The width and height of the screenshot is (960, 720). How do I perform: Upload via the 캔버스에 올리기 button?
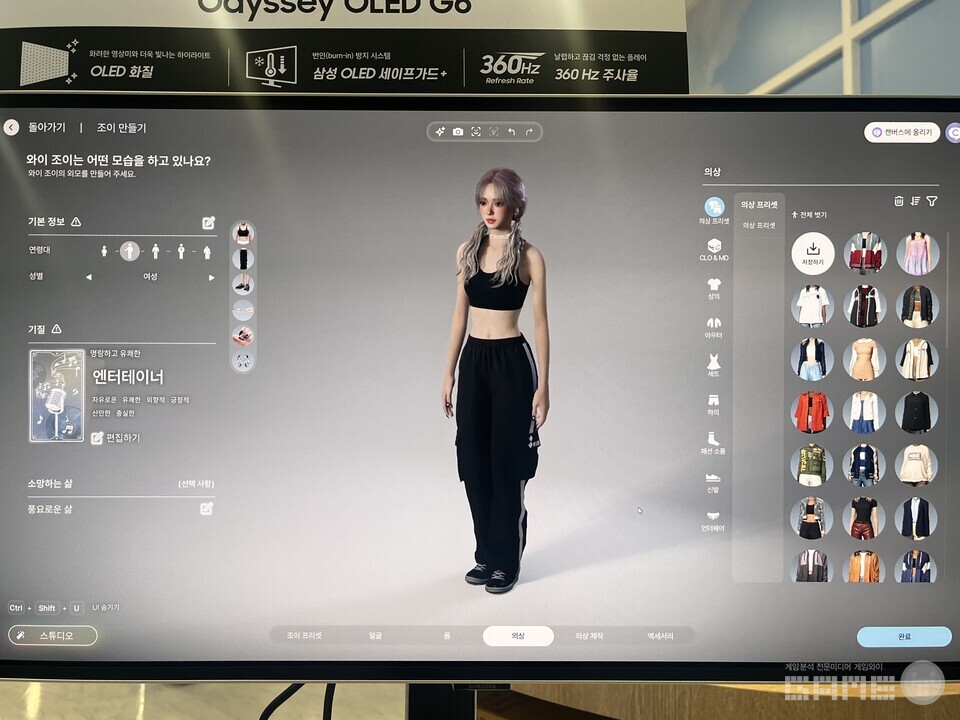click(x=902, y=132)
